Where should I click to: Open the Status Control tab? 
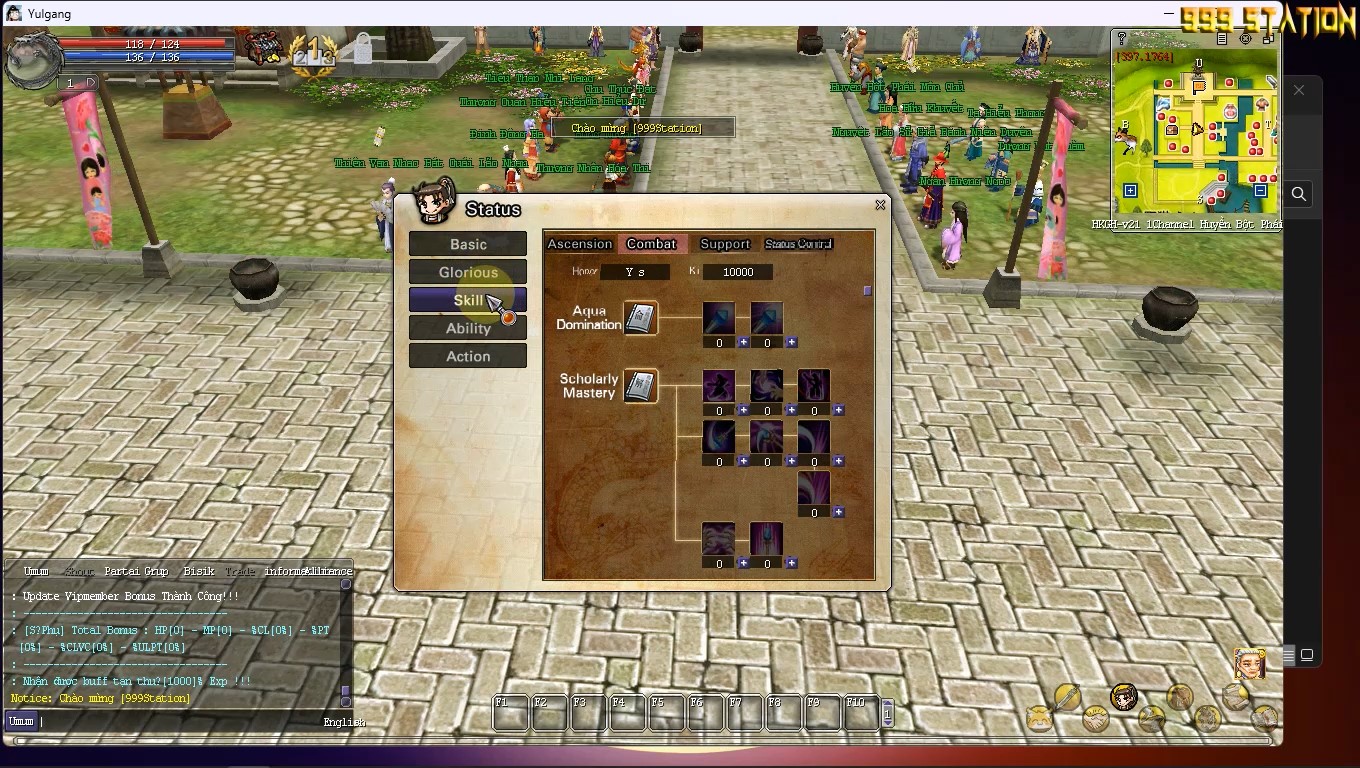[798, 244]
